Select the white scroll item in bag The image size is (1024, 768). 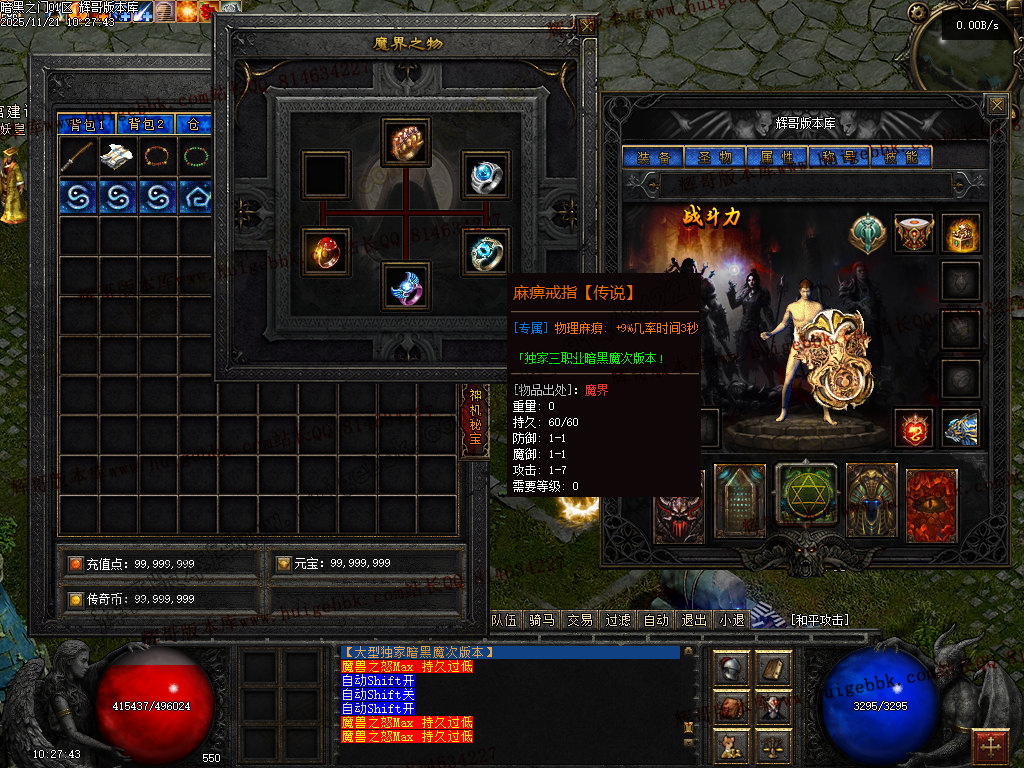tap(118, 156)
